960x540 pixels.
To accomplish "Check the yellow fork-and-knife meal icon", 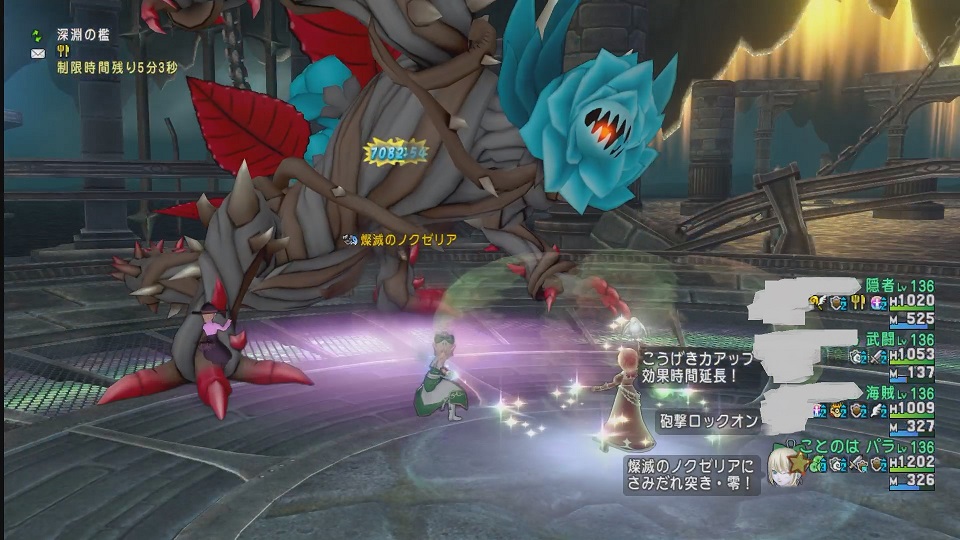I will coord(62,51).
